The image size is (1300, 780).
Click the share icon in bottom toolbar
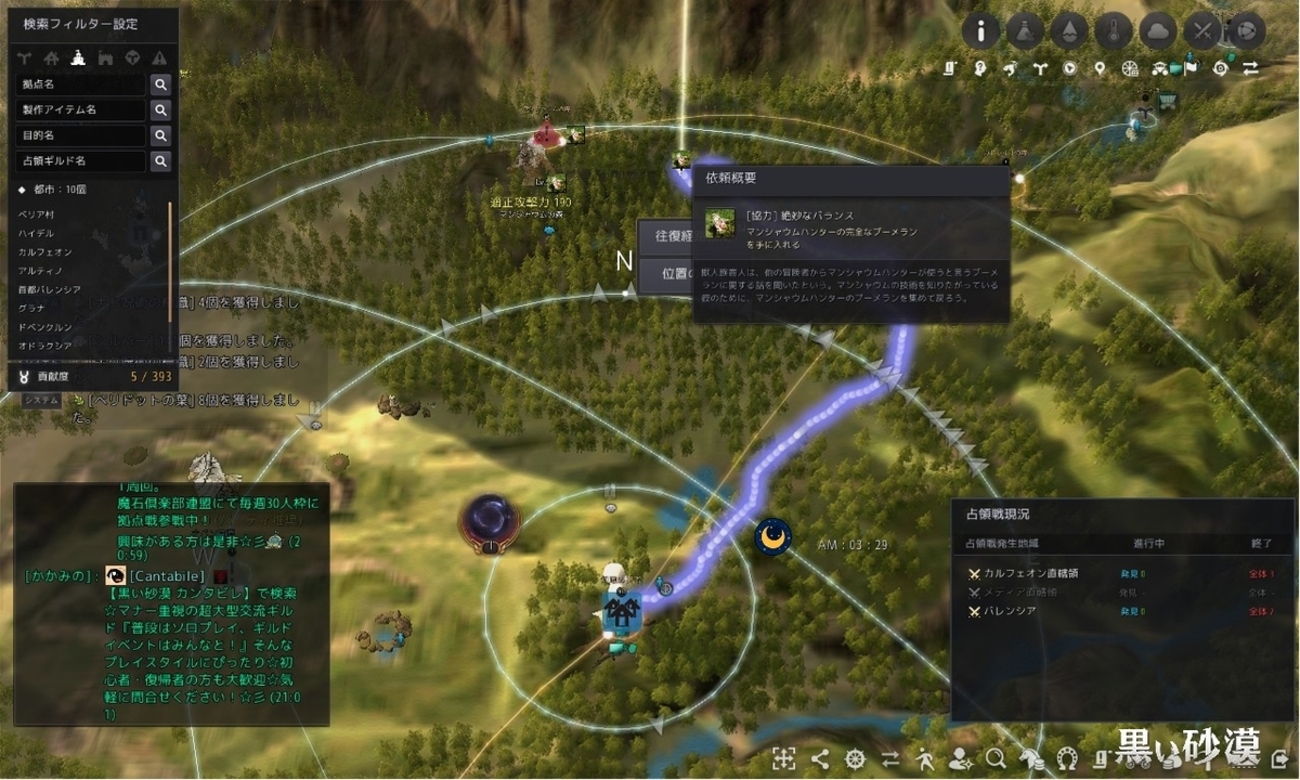click(820, 758)
